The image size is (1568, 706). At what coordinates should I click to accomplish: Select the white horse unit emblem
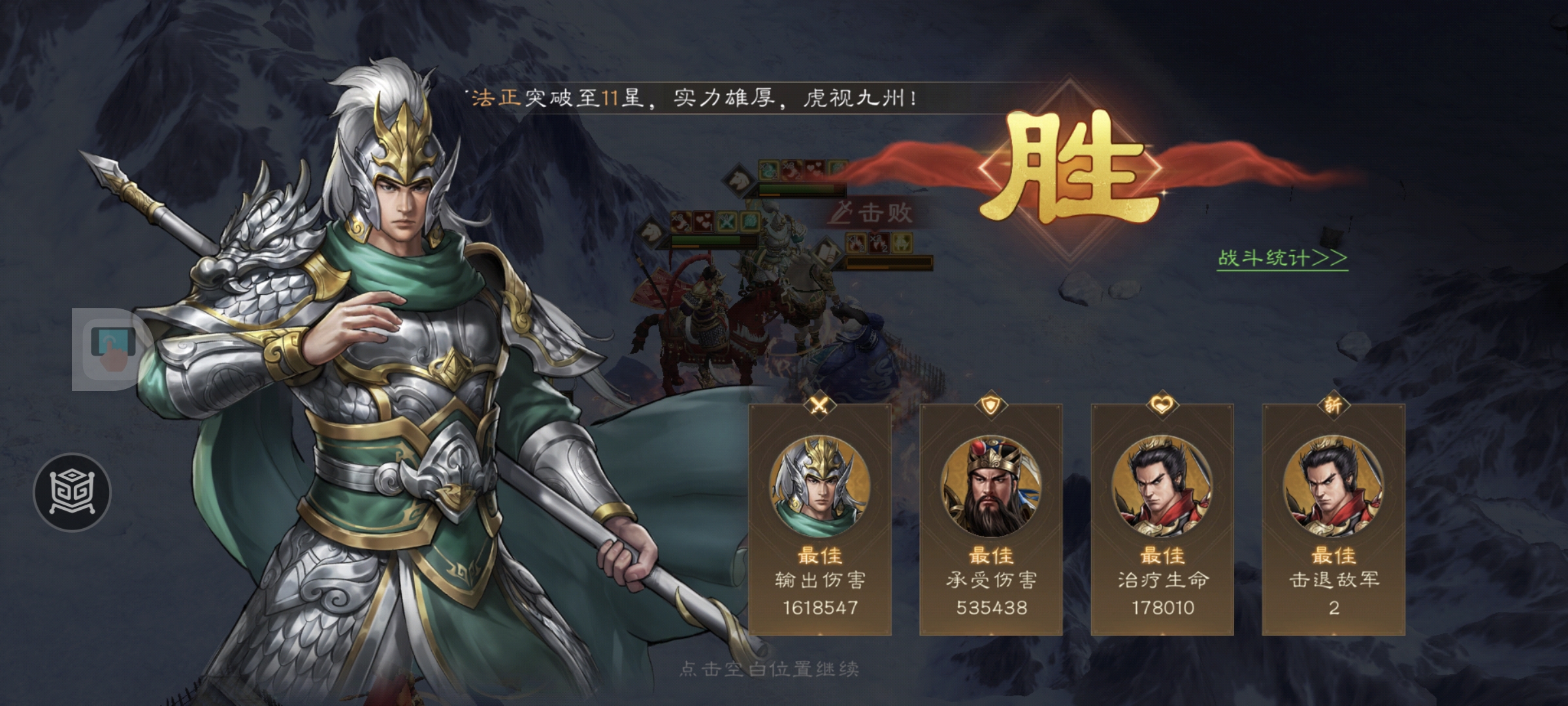pyautogui.click(x=738, y=181)
